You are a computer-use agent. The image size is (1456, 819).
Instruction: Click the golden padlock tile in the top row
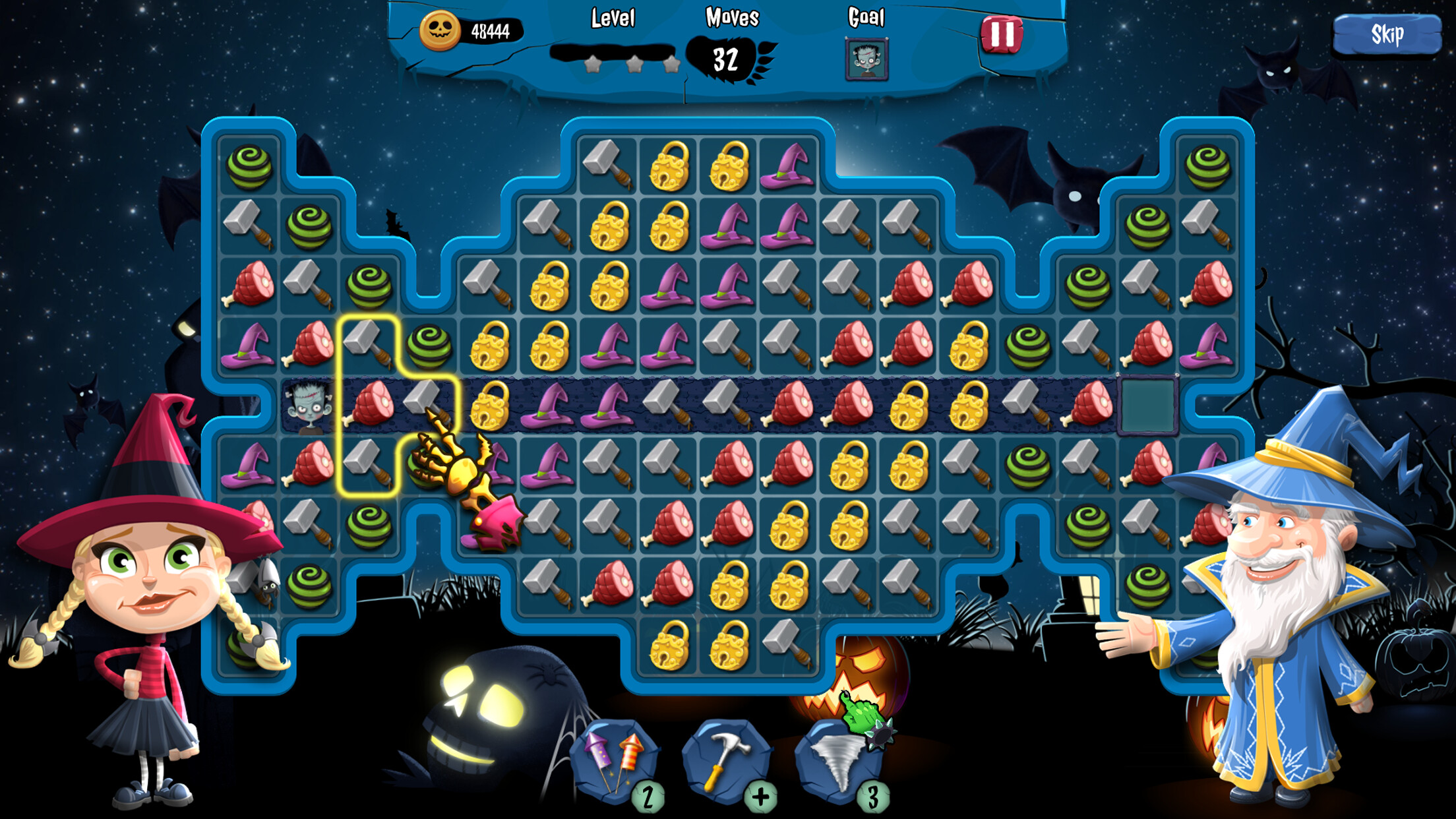tap(668, 167)
